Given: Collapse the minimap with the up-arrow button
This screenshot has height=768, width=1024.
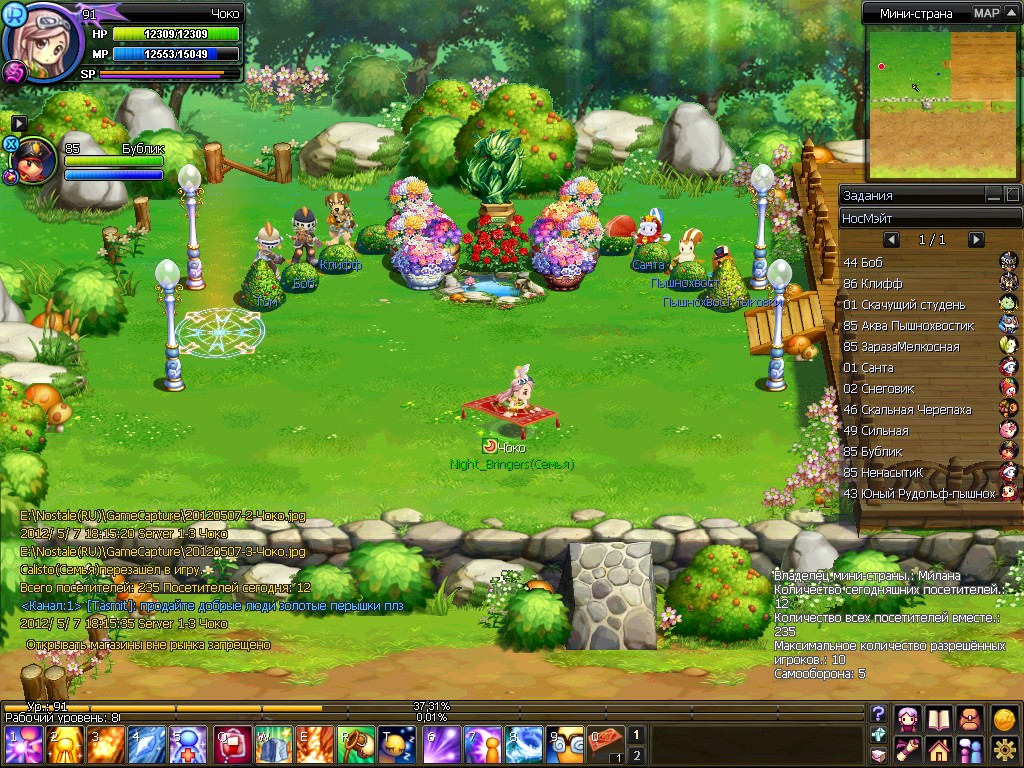Looking at the screenshot, I should click(x=1013, y=13).
